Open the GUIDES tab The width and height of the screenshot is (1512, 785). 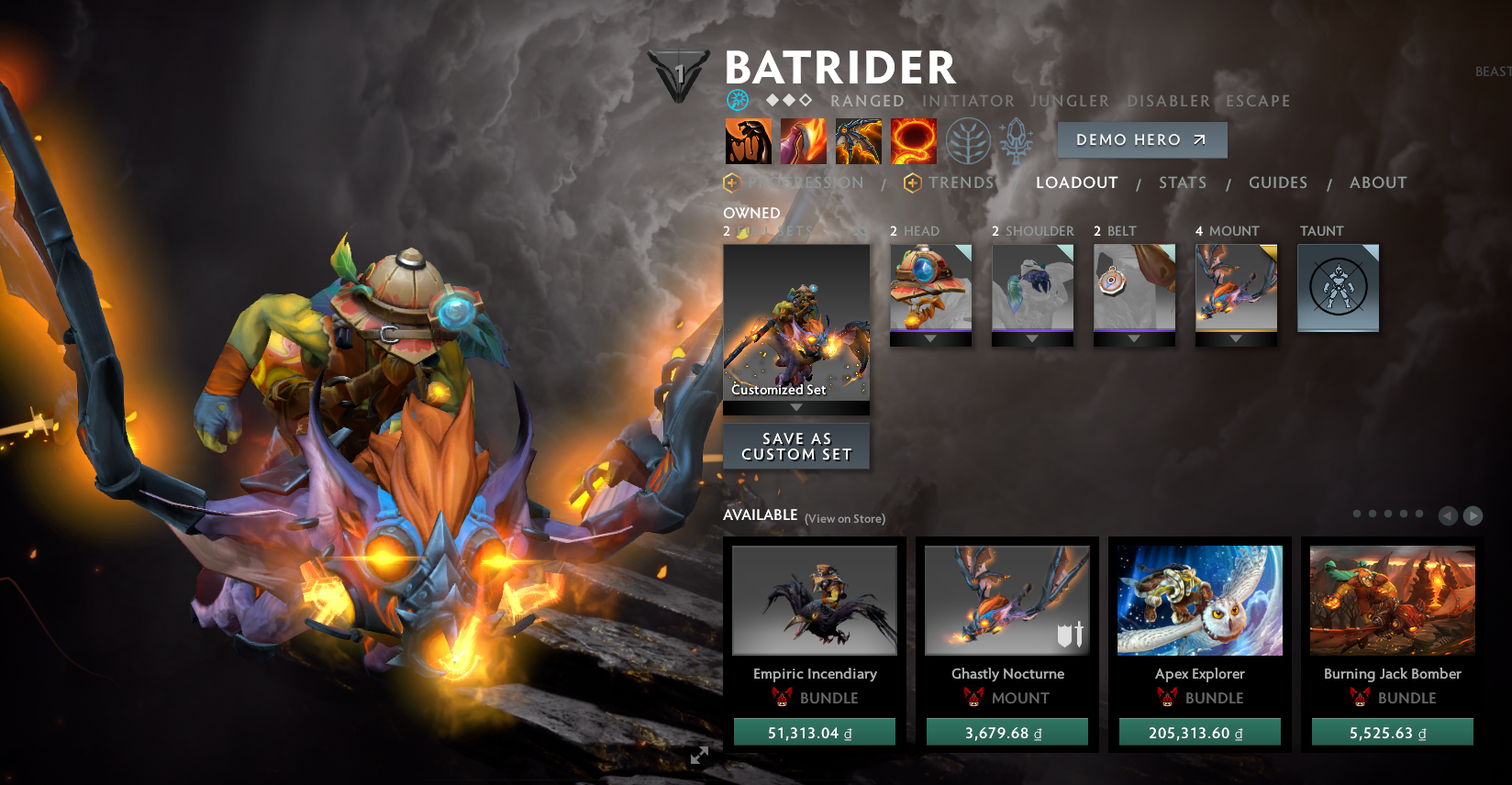1278,182
